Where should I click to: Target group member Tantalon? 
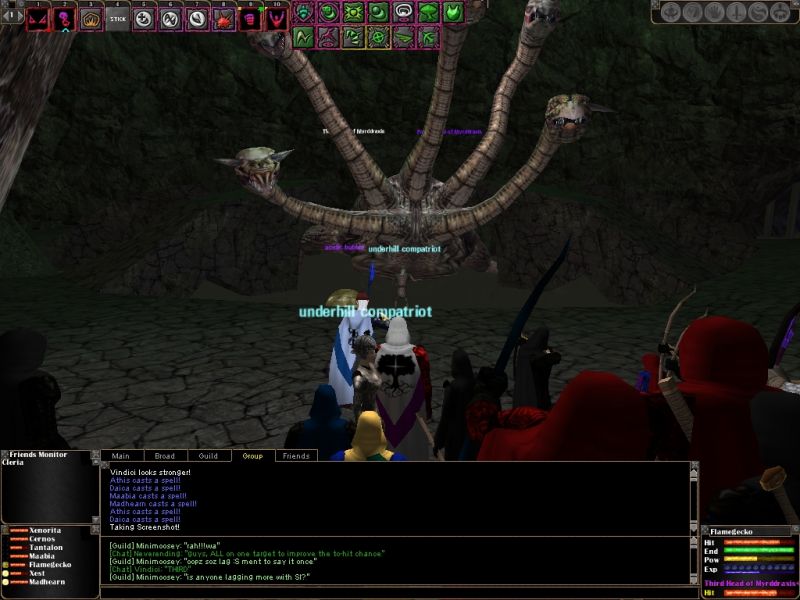tap(46, 550)
